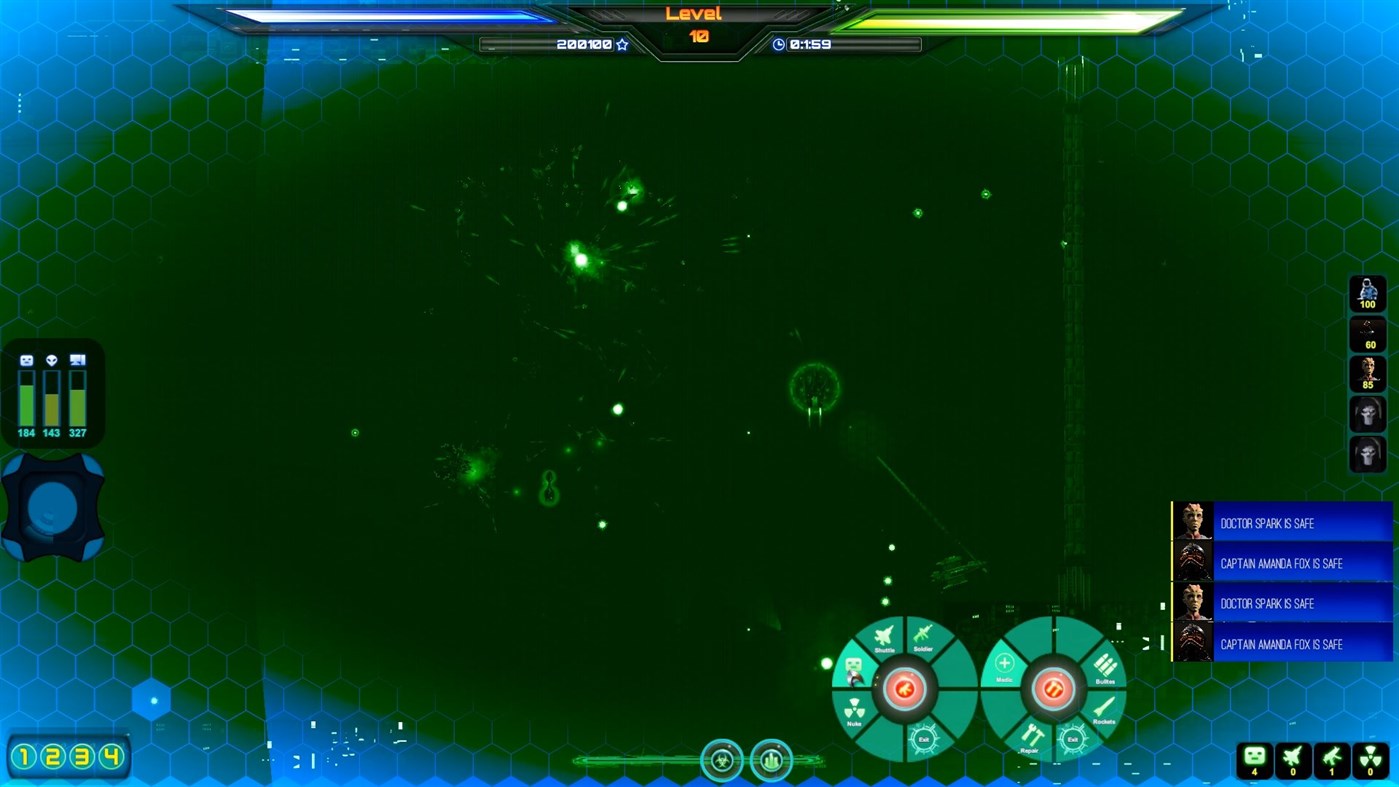
Task: Select the astronaut portrait showing 100
Action: coord(1367,290)
